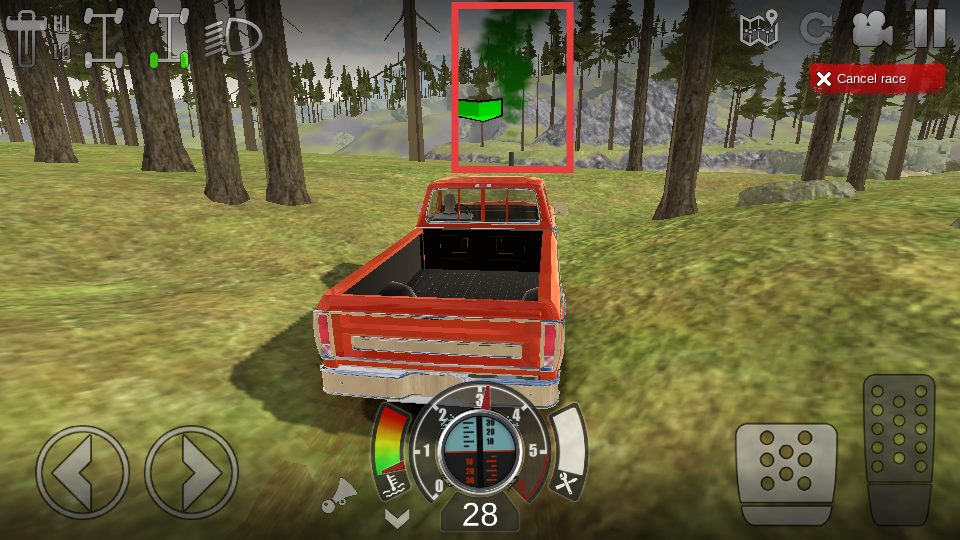Collapse the gauge panel with the down chevron
This screenshot has height=540, width=960.
coord(397,518)
